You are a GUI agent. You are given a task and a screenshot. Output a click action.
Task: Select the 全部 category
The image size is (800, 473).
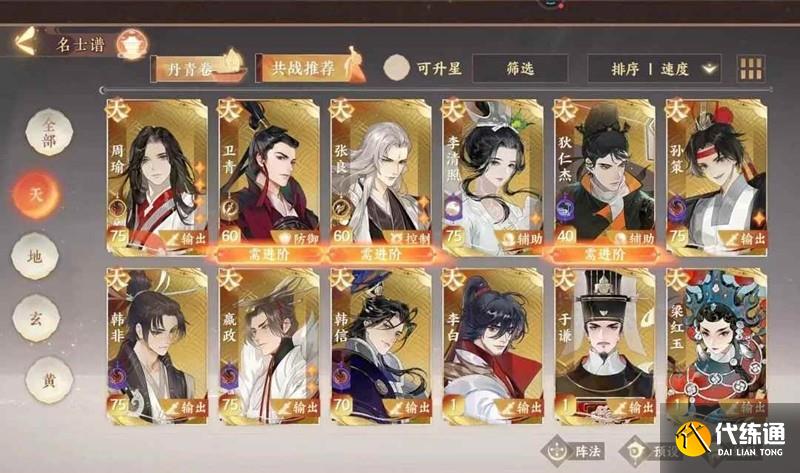(35, 131)
